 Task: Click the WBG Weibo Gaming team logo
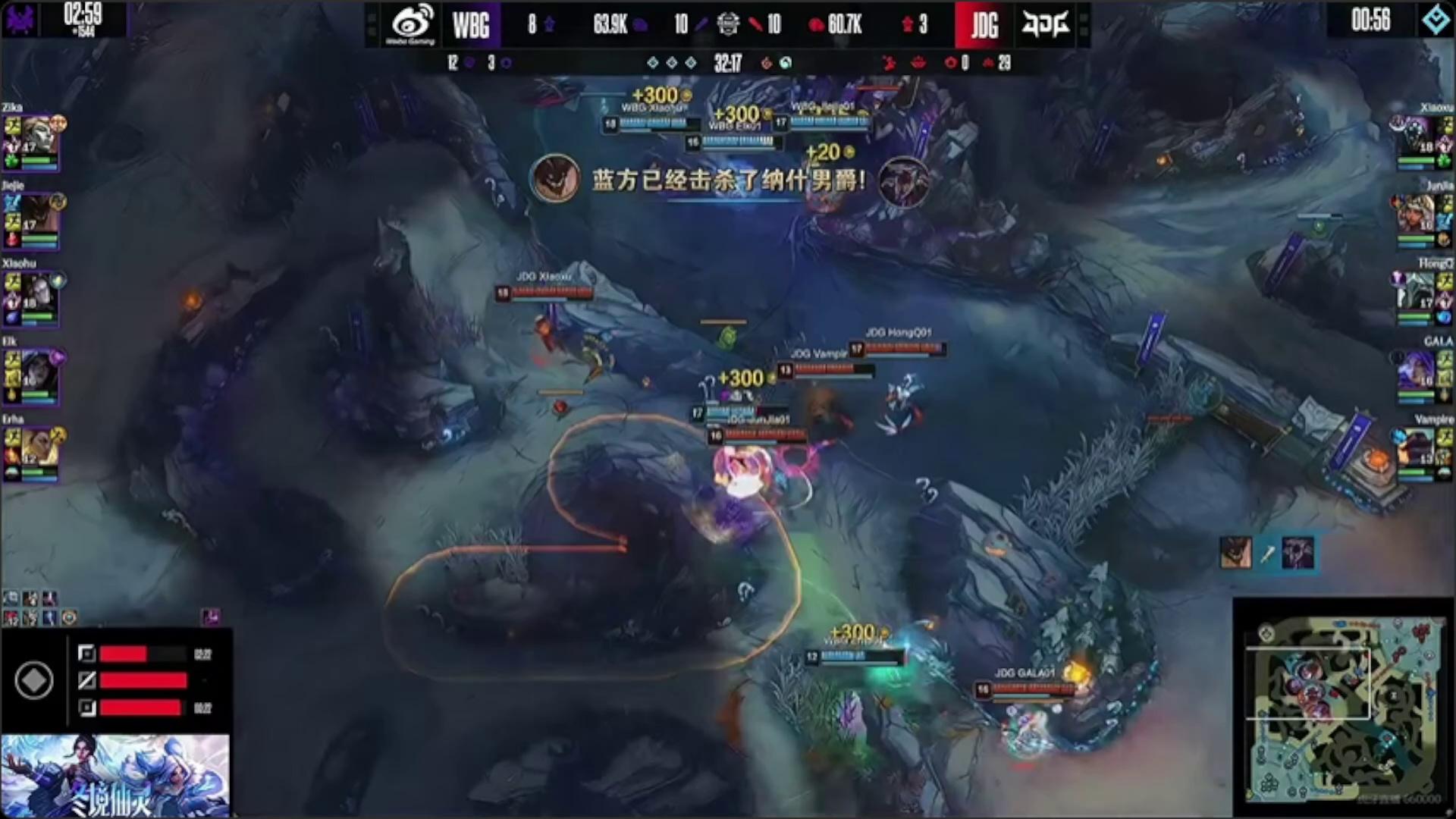[x=412, y=24]
